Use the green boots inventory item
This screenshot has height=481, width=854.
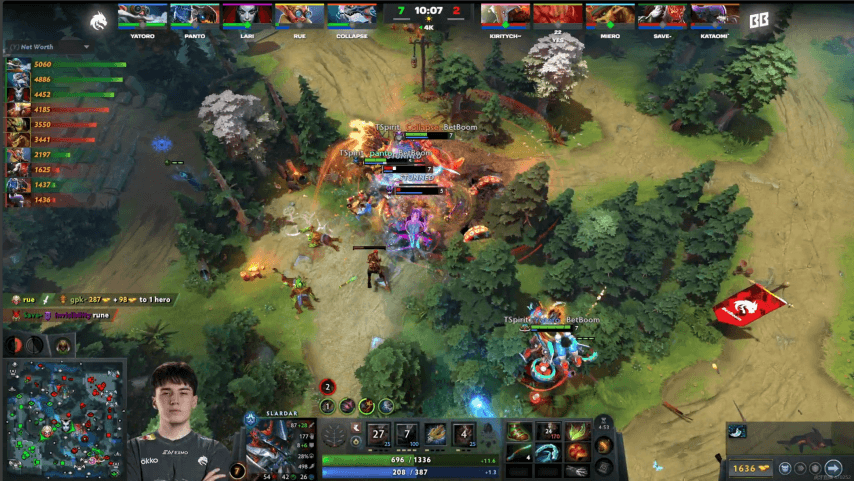520,431
